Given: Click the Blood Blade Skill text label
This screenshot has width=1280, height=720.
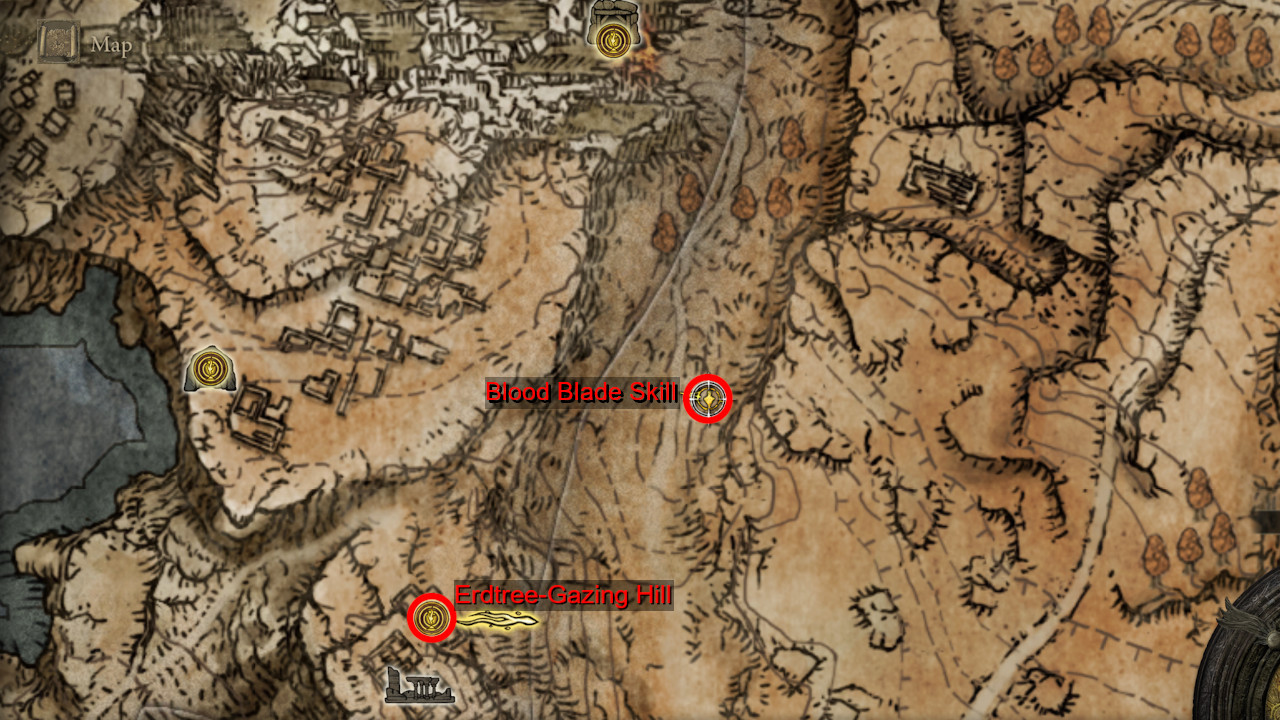Looking at the screenshot, I should click(583, 394).
